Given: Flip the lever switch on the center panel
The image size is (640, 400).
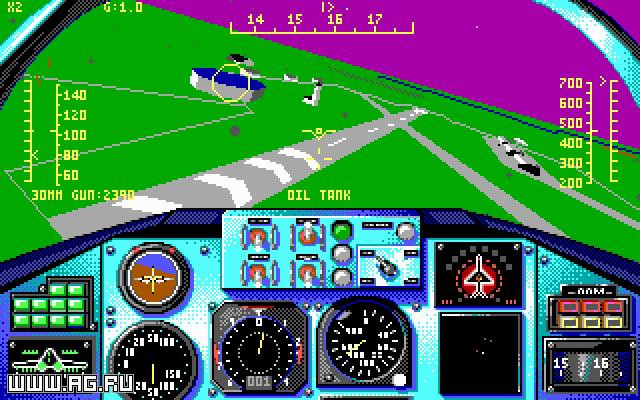Looking at the screenshot, I should coord(384,264).
